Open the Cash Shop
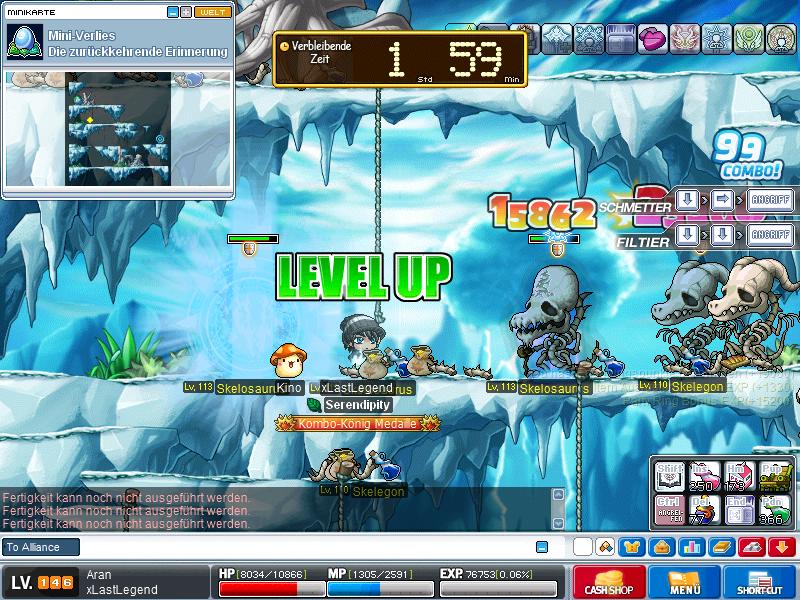This screenshot has height=600, width=800. tap(608, 582)
